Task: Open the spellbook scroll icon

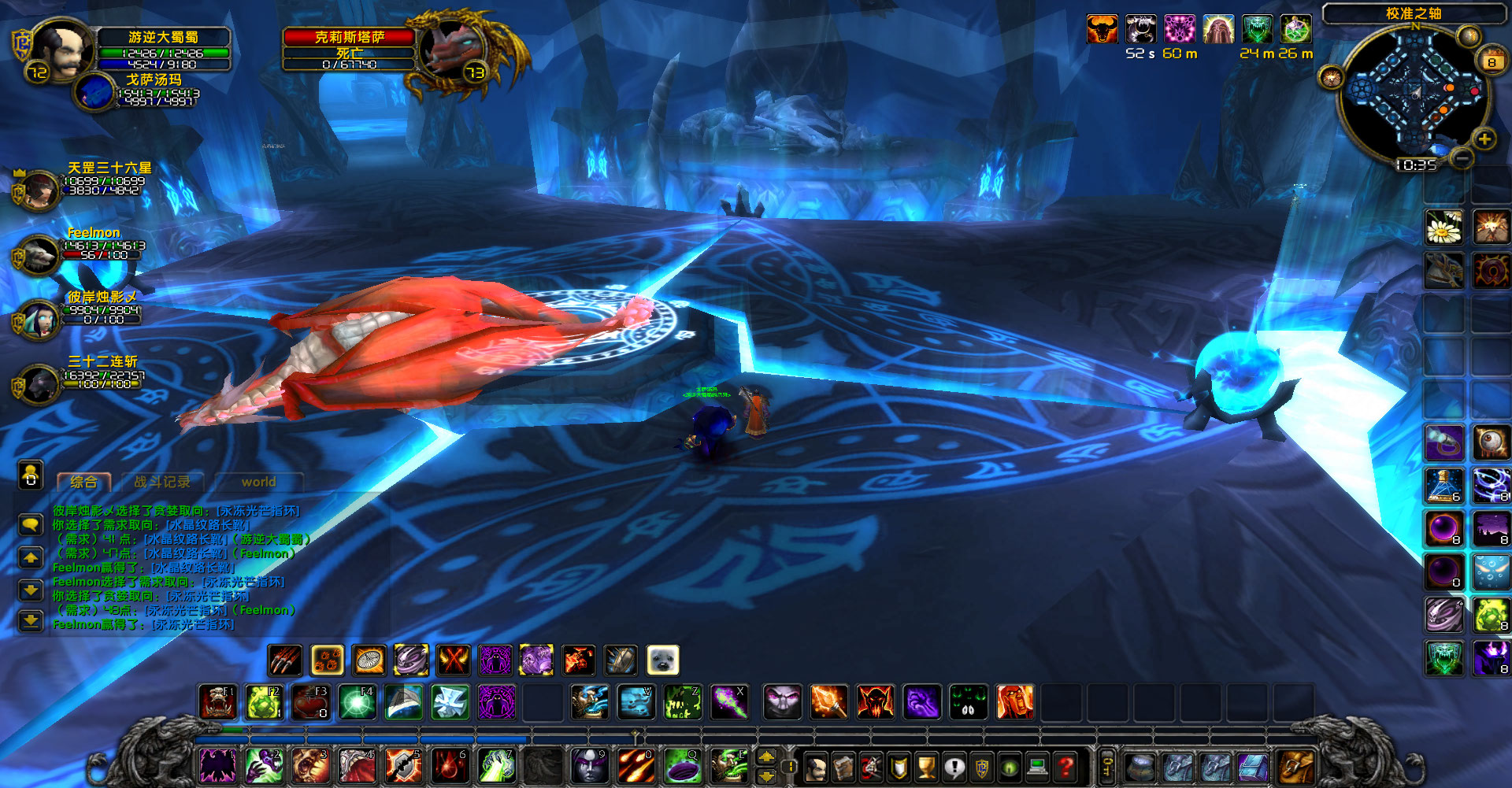Action: pyautogui.click(x=844, y=768)
